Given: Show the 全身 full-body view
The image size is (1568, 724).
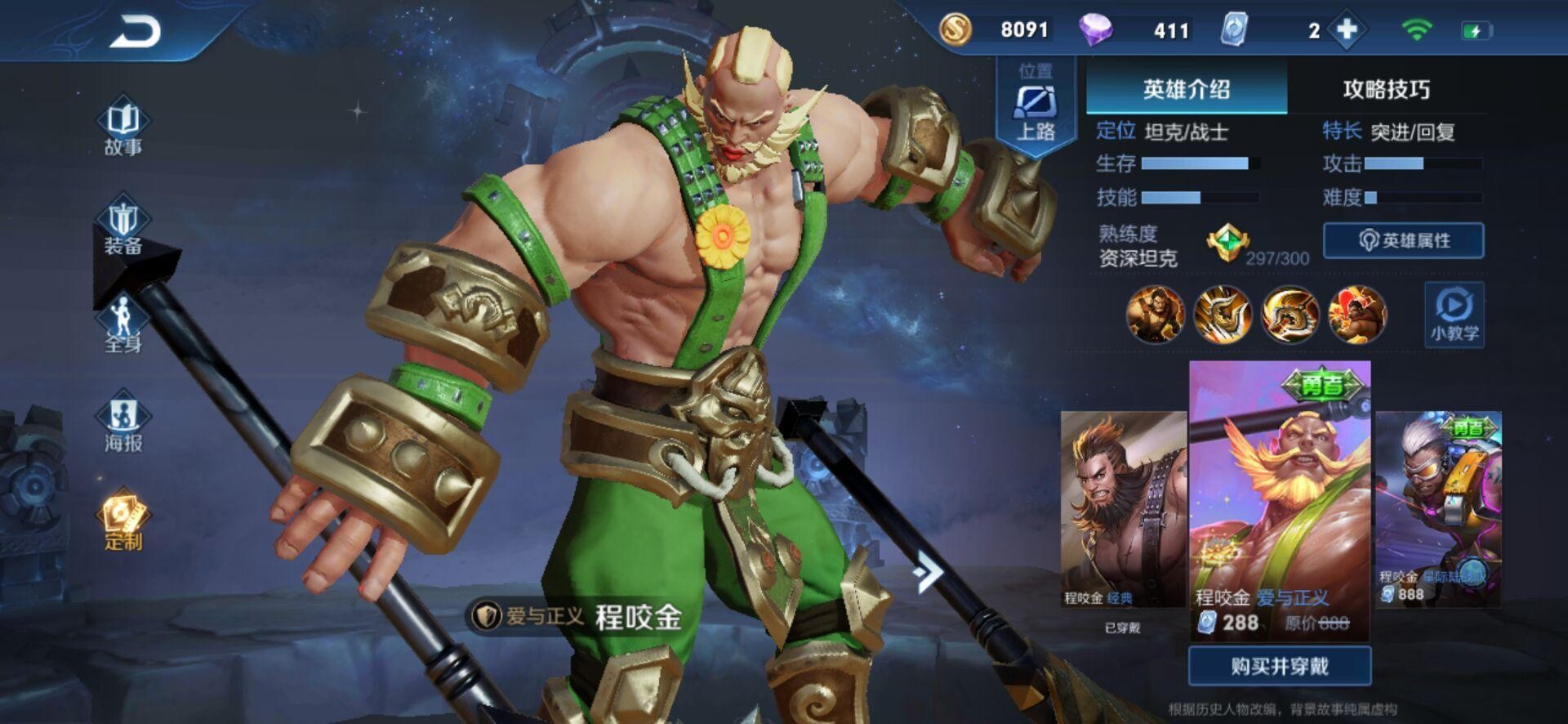Looking at the screenshot, I should coord(123,325).
